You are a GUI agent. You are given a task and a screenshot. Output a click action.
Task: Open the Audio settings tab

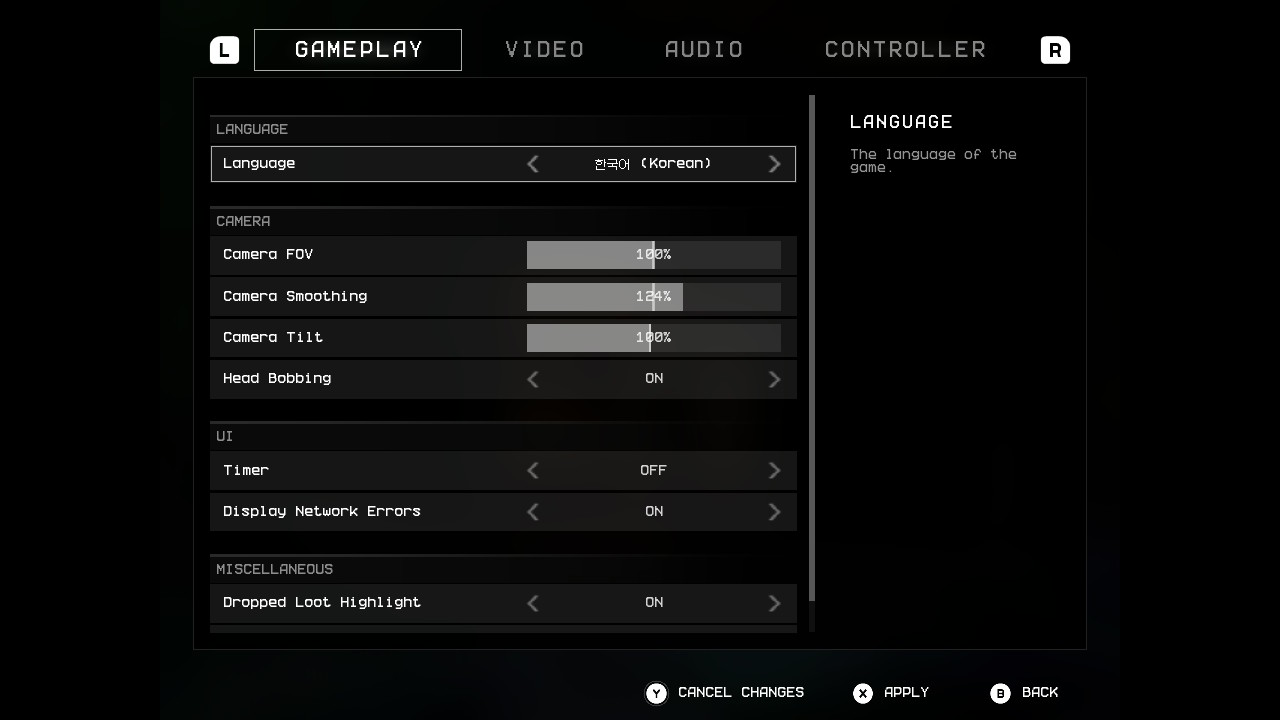[x=704, y=50]
